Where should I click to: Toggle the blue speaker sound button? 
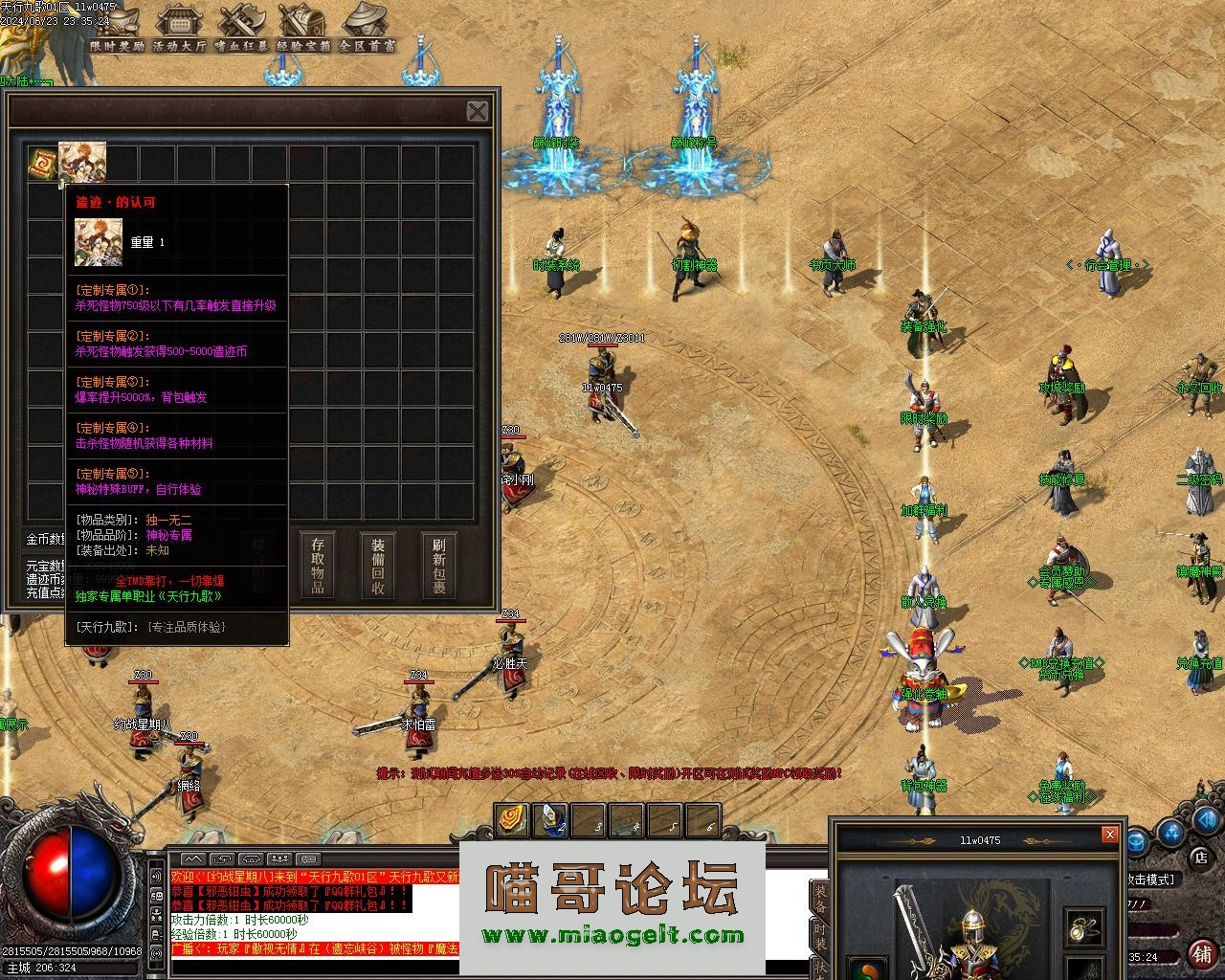[1207, 820]
